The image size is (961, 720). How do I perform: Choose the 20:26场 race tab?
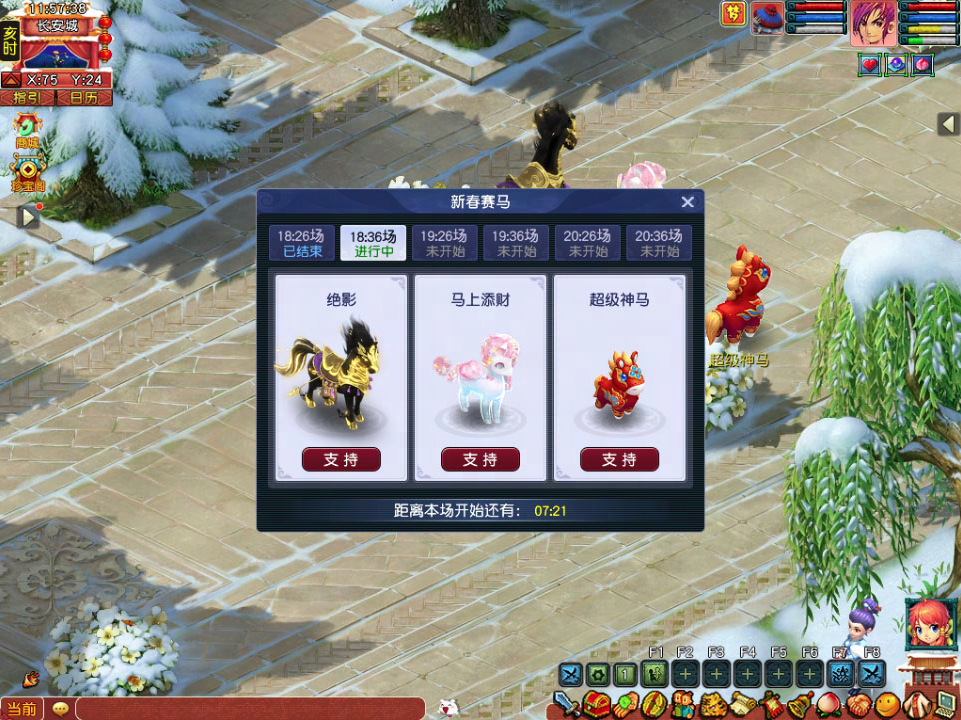coord(587,243)
